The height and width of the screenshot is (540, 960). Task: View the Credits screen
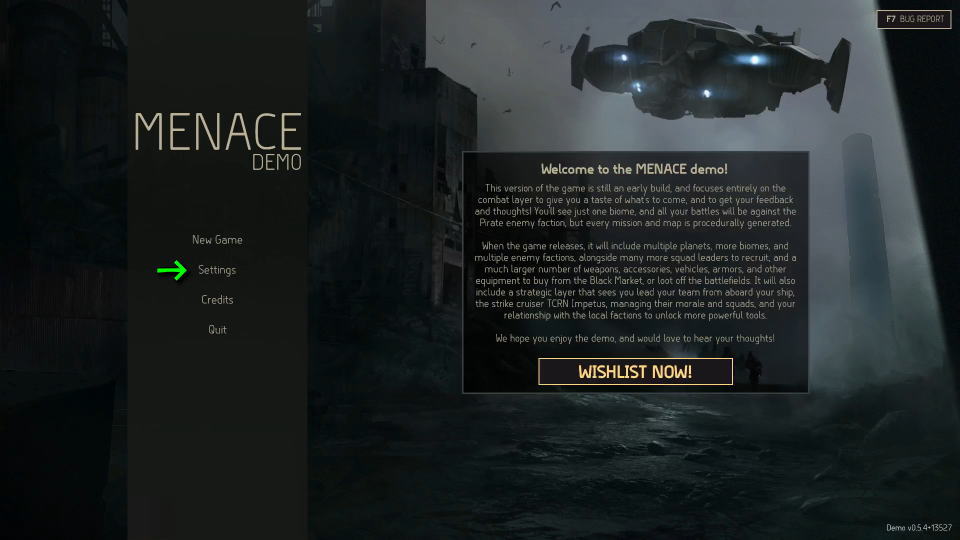217,300
